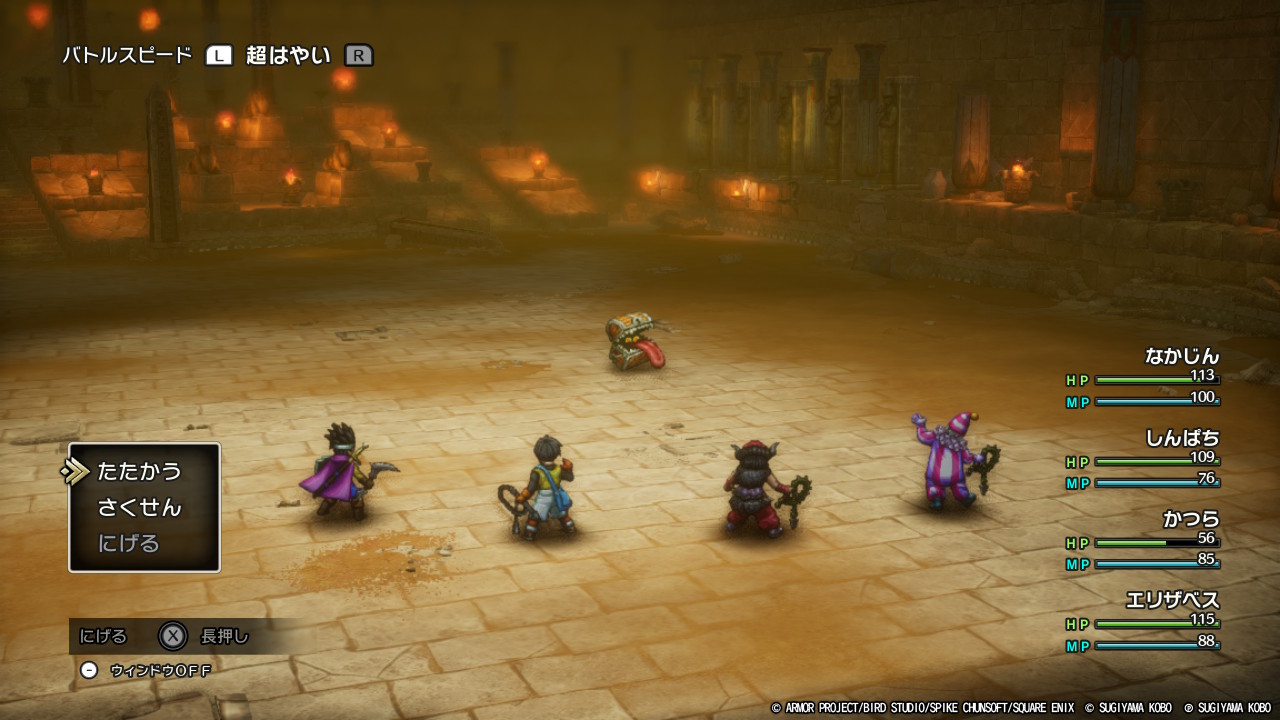The image size is (1280, 720).
Task: Select たたかう in the battle menu
Action: [139, 471]
